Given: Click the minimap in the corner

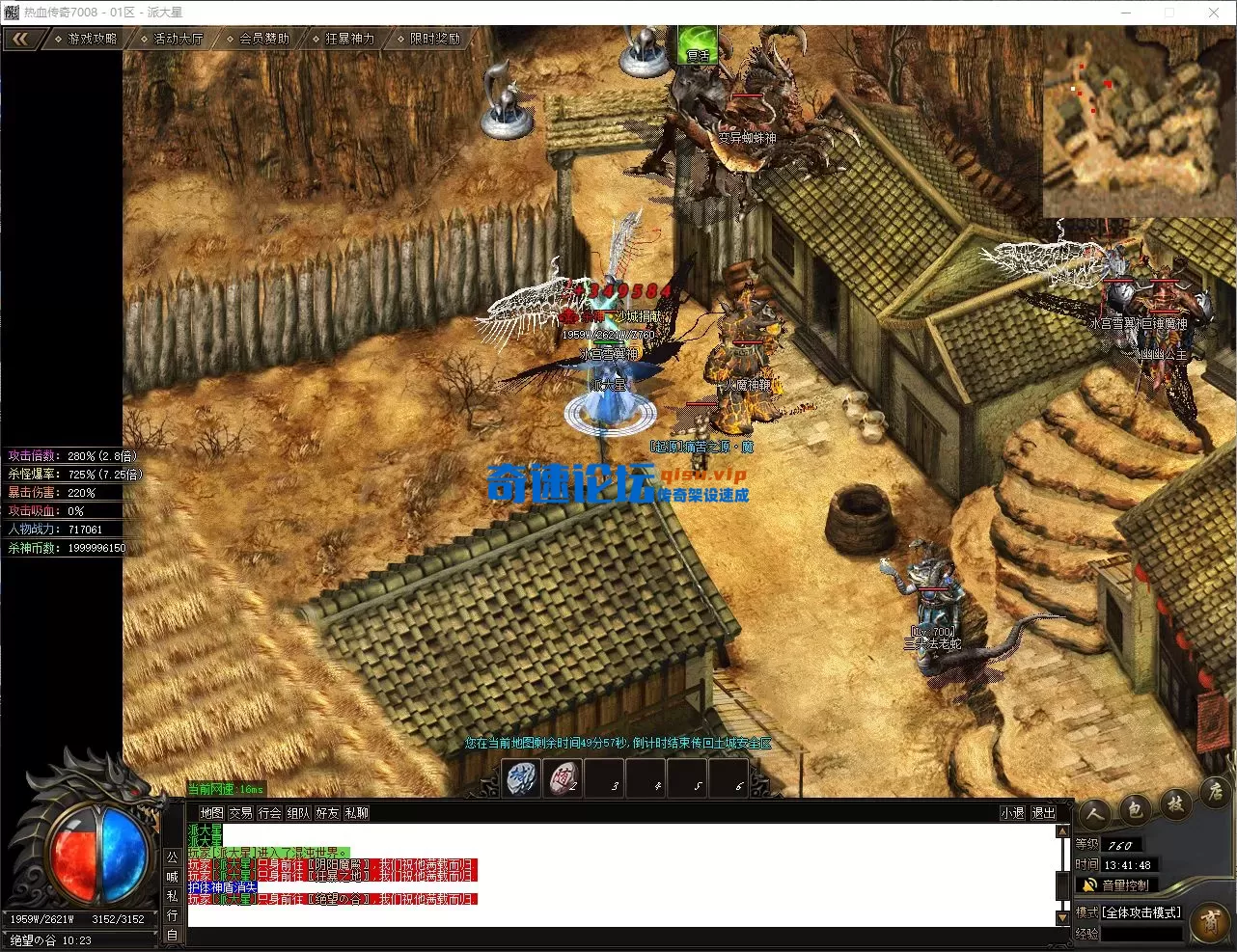Looking at the screenshot, I should click(1139, 121).
